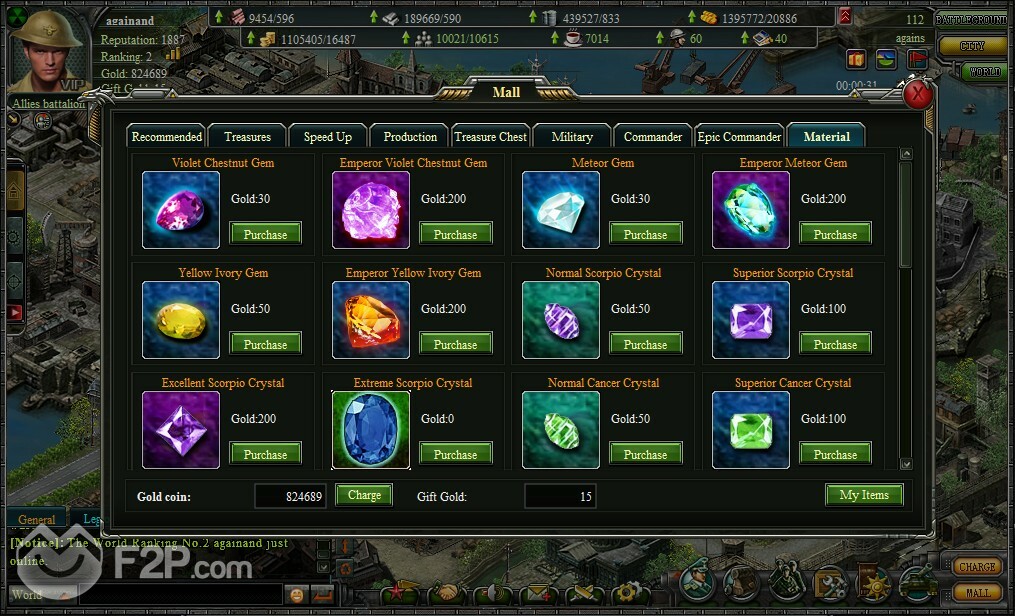This screenshot has width=1015, height=616.
Task: Close the Mall window
Action: pyautogui.click(x=917, y=95)
